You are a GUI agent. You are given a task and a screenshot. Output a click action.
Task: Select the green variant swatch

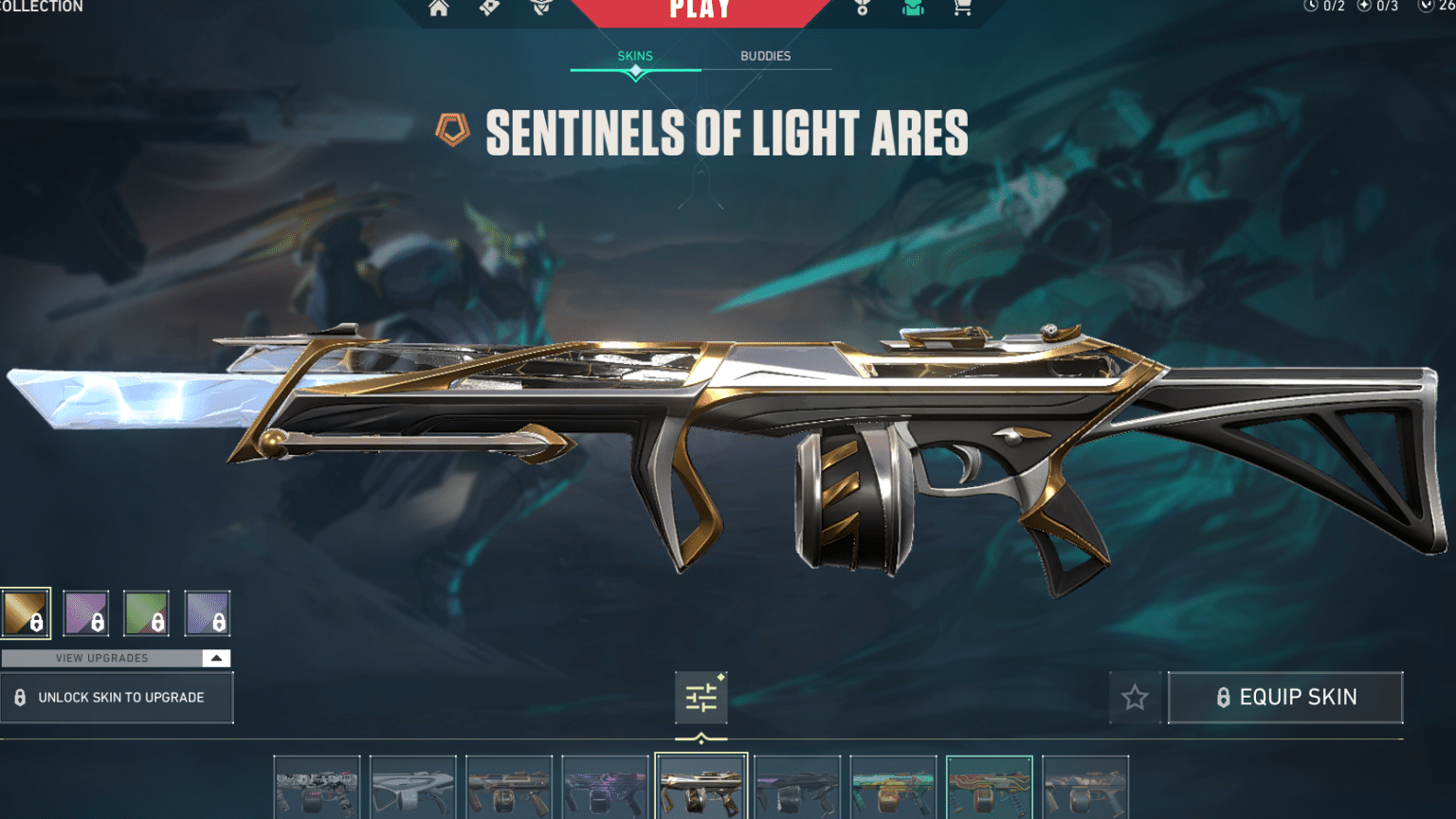pyautogui.click(x=146, y=612)
